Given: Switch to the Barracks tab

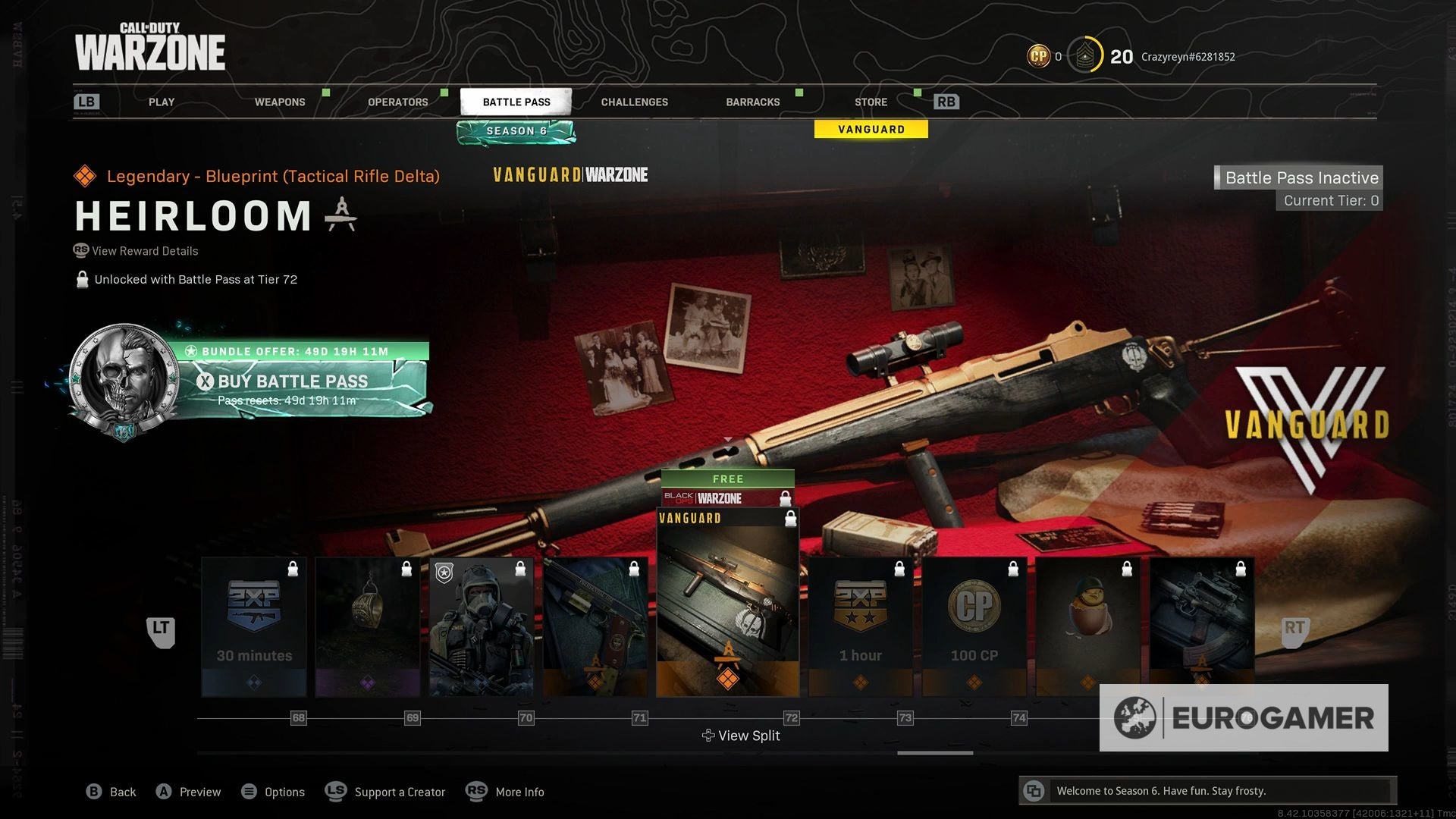Looking at the screenshot, I should coord(752,102).
